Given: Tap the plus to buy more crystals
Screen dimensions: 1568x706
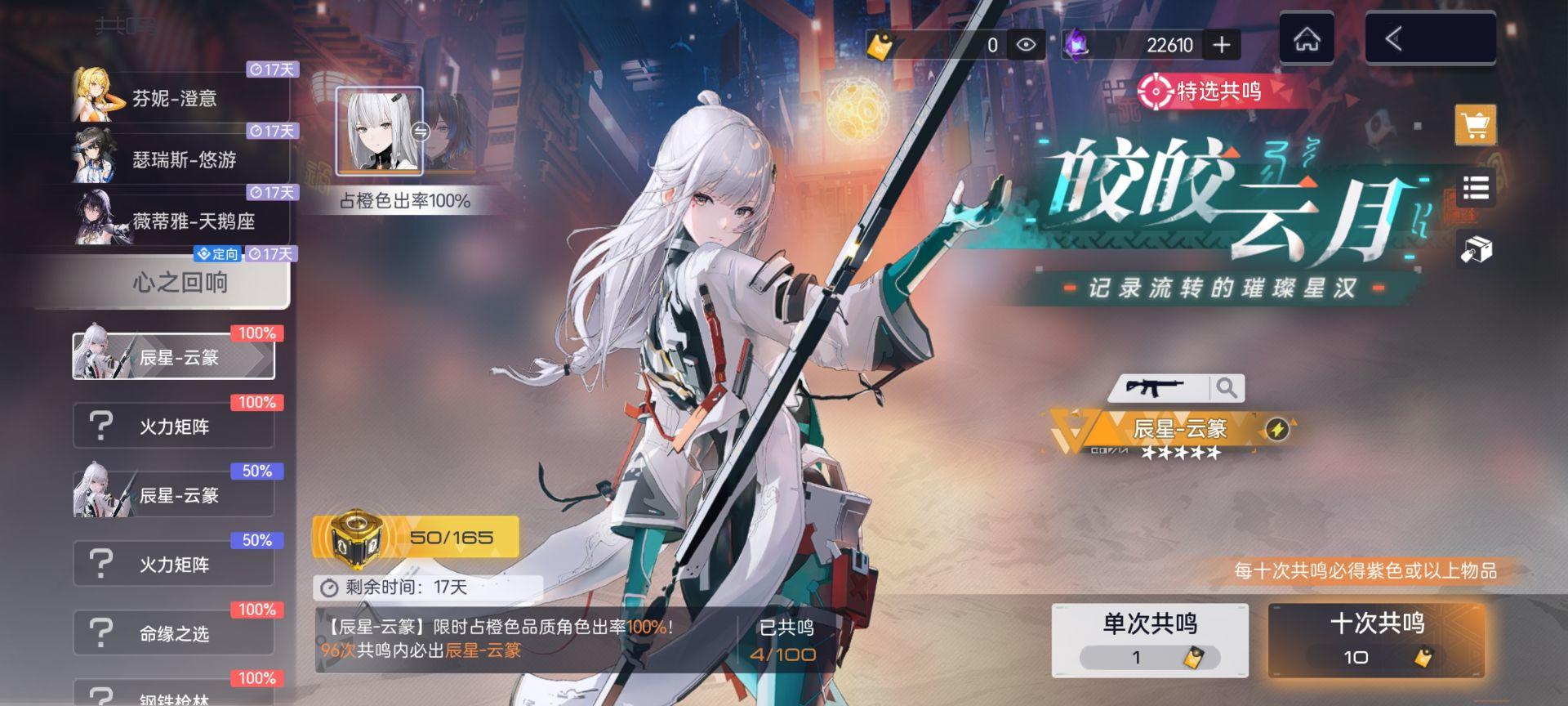Looking at the screenshot, I should (x=1223, y=45).
